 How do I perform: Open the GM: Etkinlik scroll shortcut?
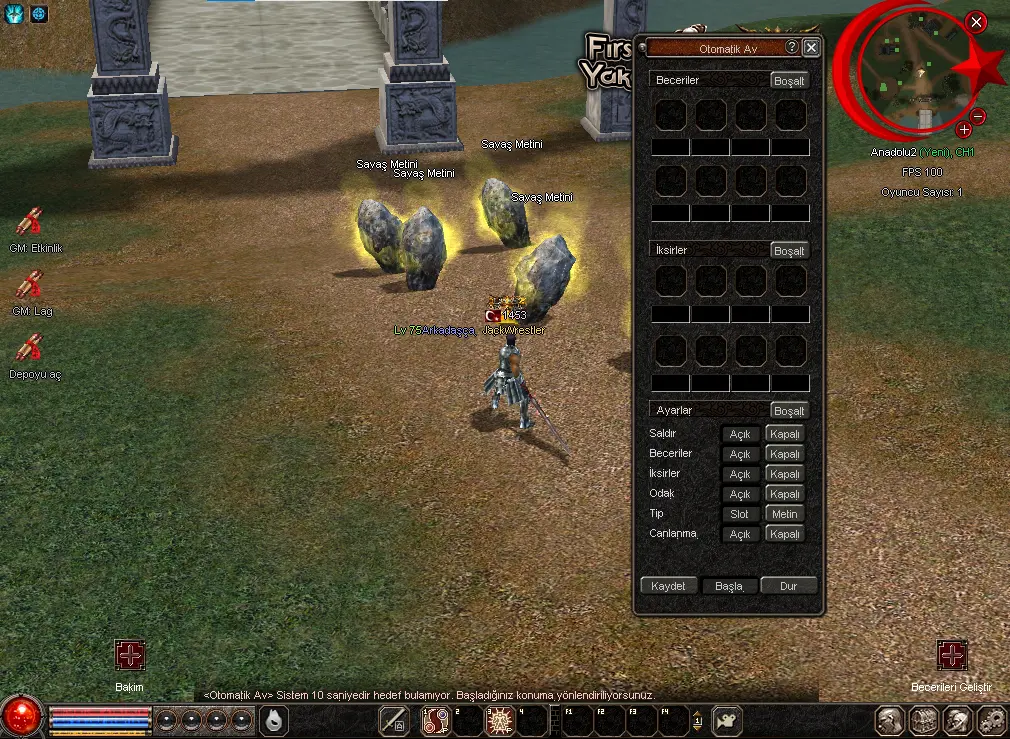30,222
